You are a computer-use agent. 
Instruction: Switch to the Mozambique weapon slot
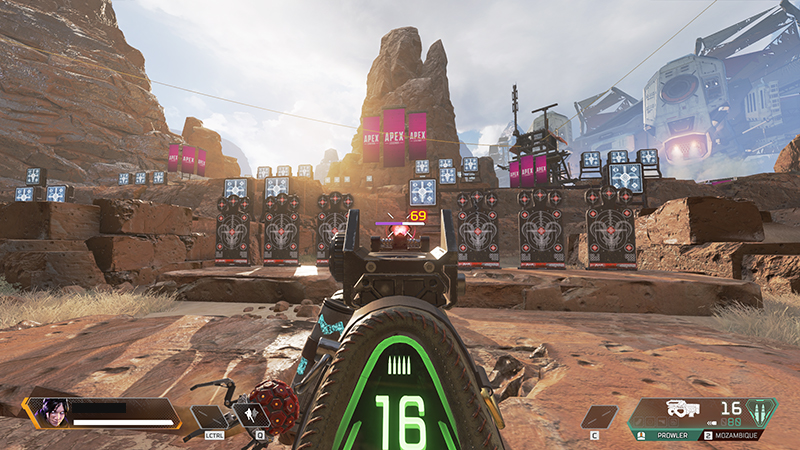coord(735,435)
